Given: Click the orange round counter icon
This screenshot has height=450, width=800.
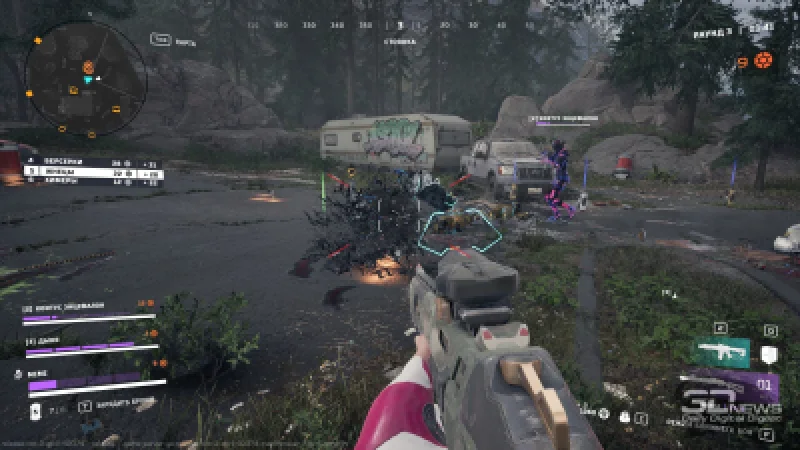Looking at the screenshot, I should pos(763,60).
